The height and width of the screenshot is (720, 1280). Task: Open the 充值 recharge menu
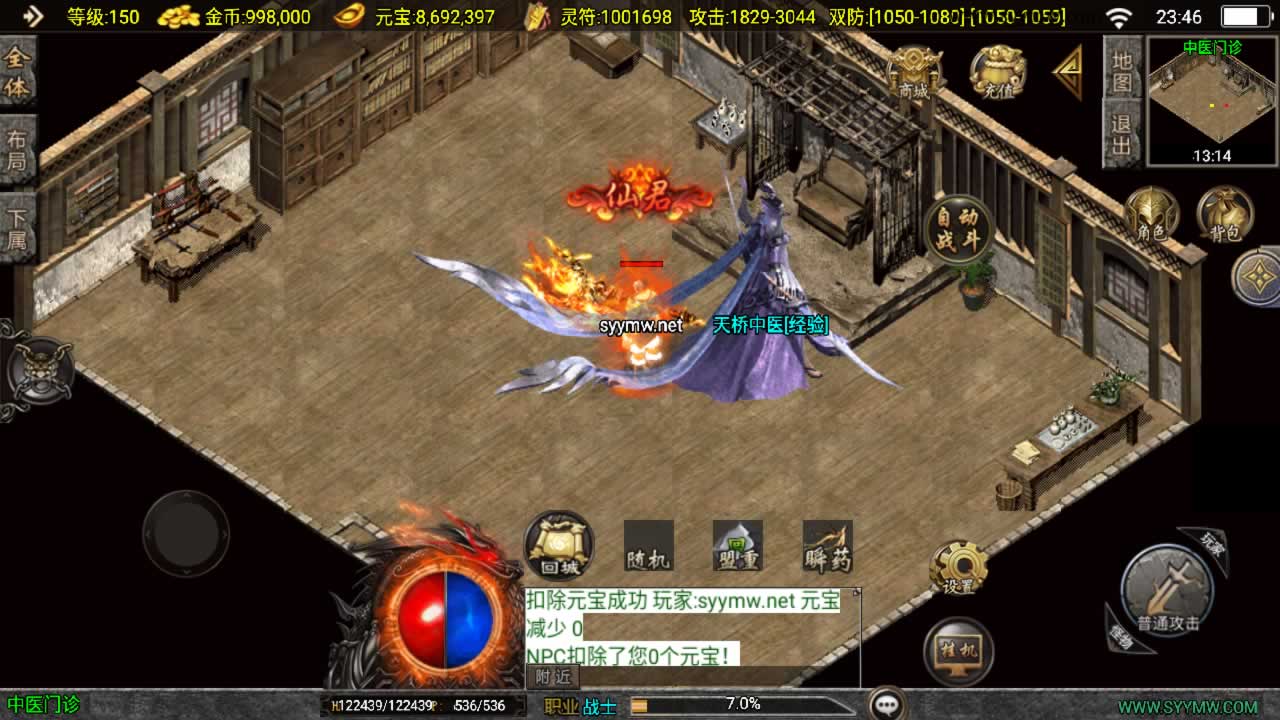[997, 72]
